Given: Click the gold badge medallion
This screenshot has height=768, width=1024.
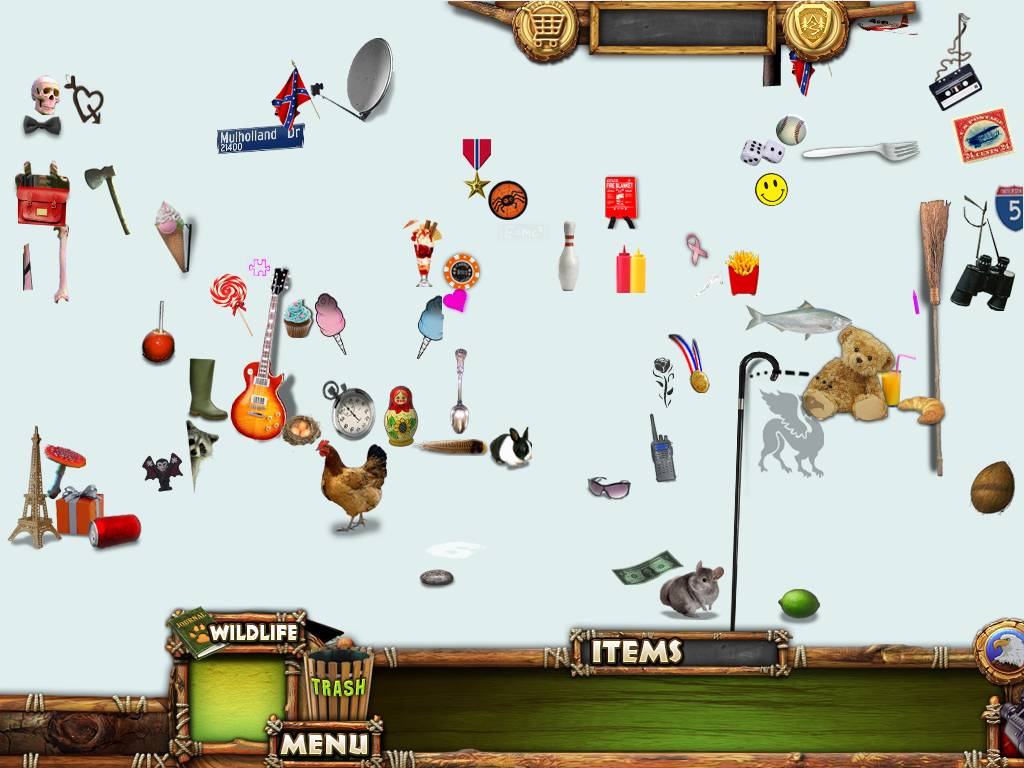Looking at the screenshot, I should click(x=815, y=28).
